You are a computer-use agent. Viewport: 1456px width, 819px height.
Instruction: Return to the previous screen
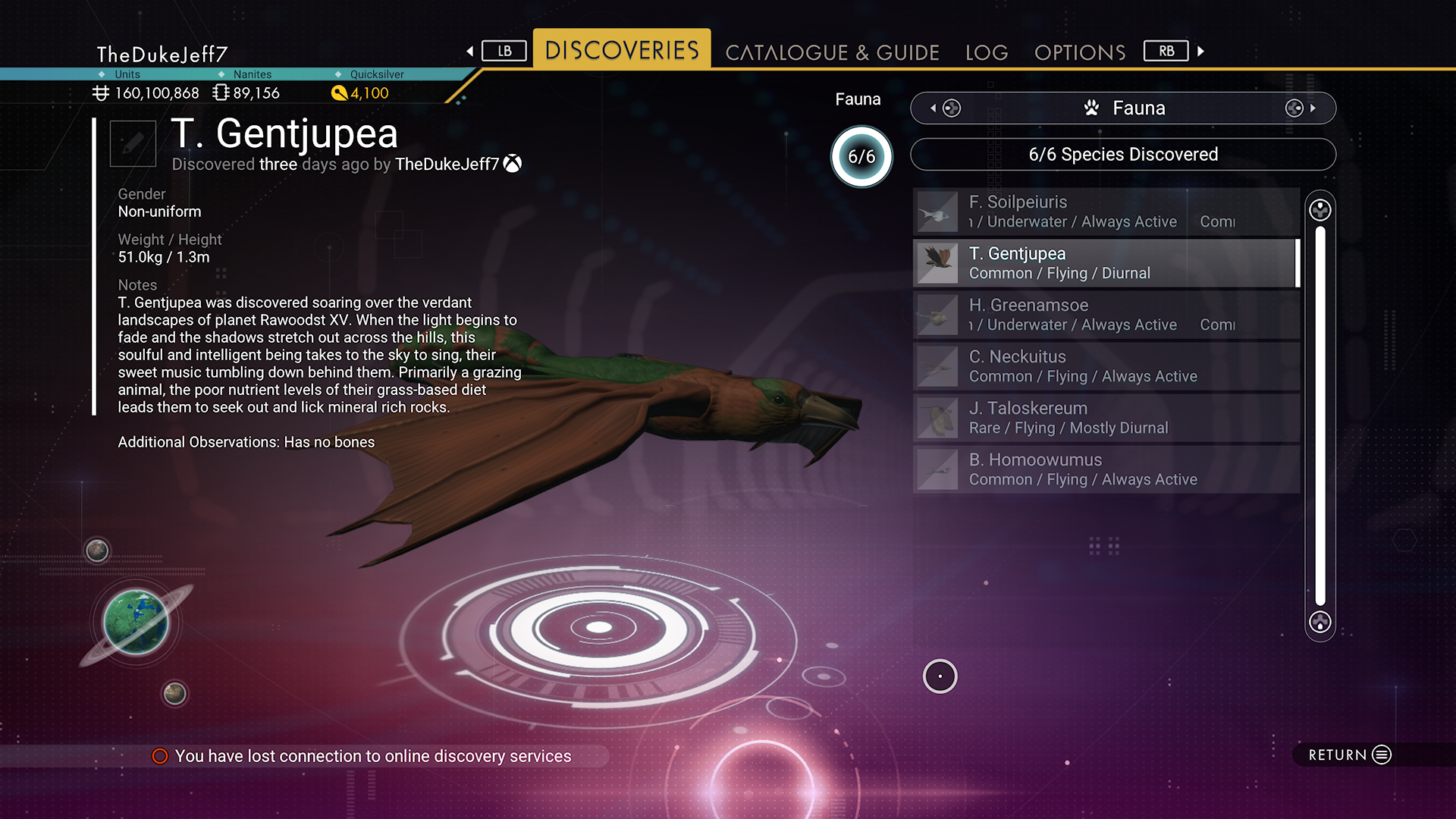point(1349,755)
